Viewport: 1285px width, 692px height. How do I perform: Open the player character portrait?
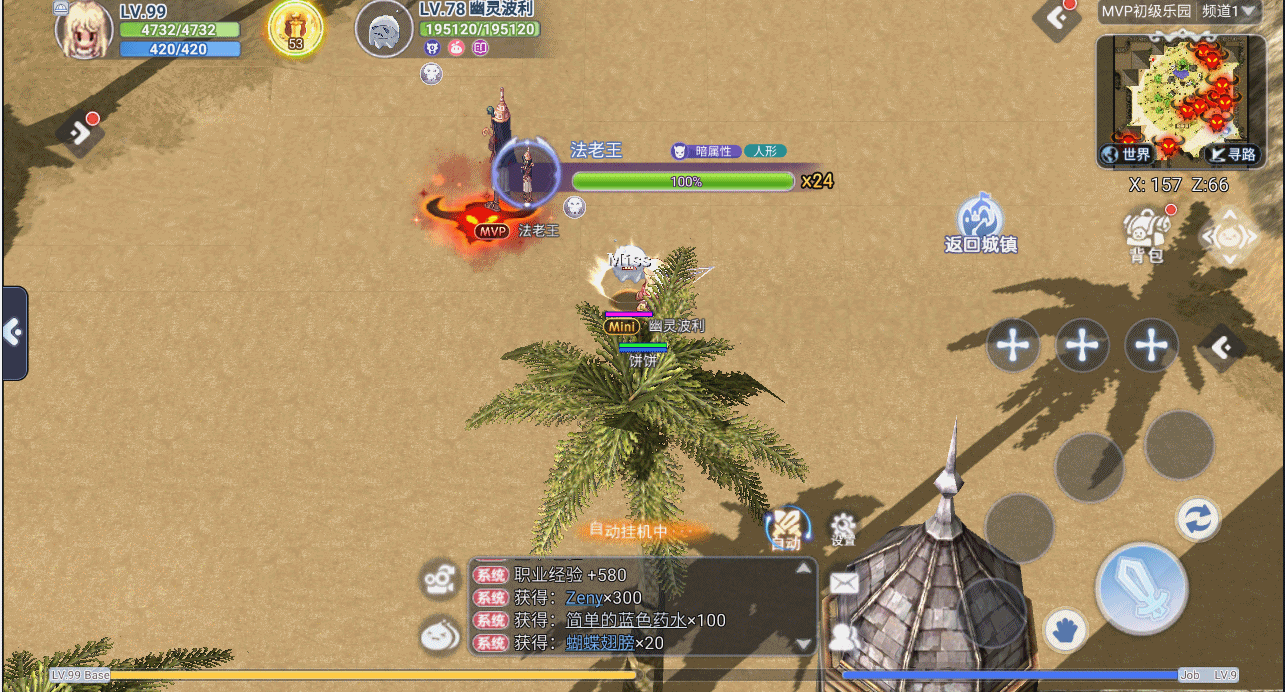pyautogui.click(x=84, y=30)
